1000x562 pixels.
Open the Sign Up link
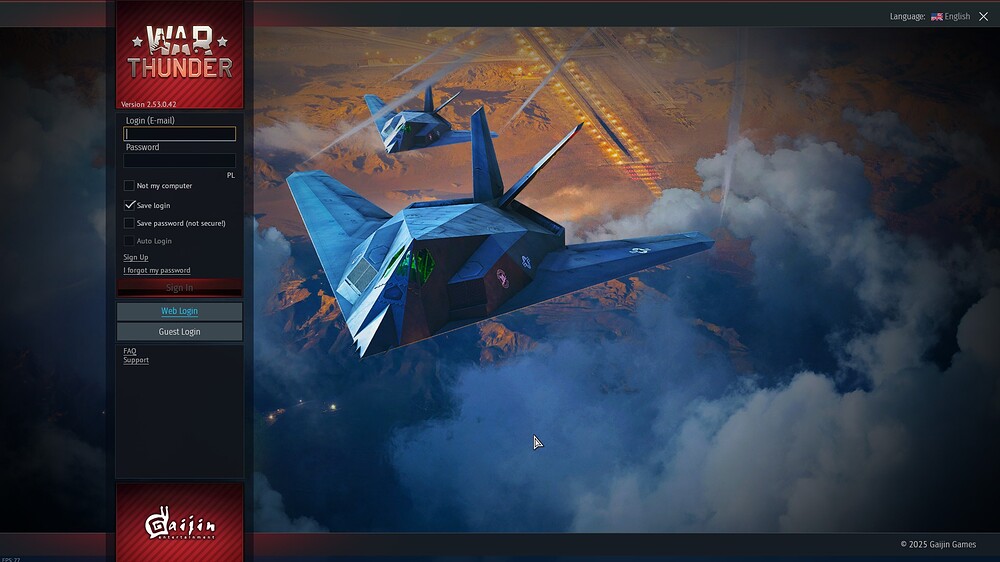click(136, 258)
